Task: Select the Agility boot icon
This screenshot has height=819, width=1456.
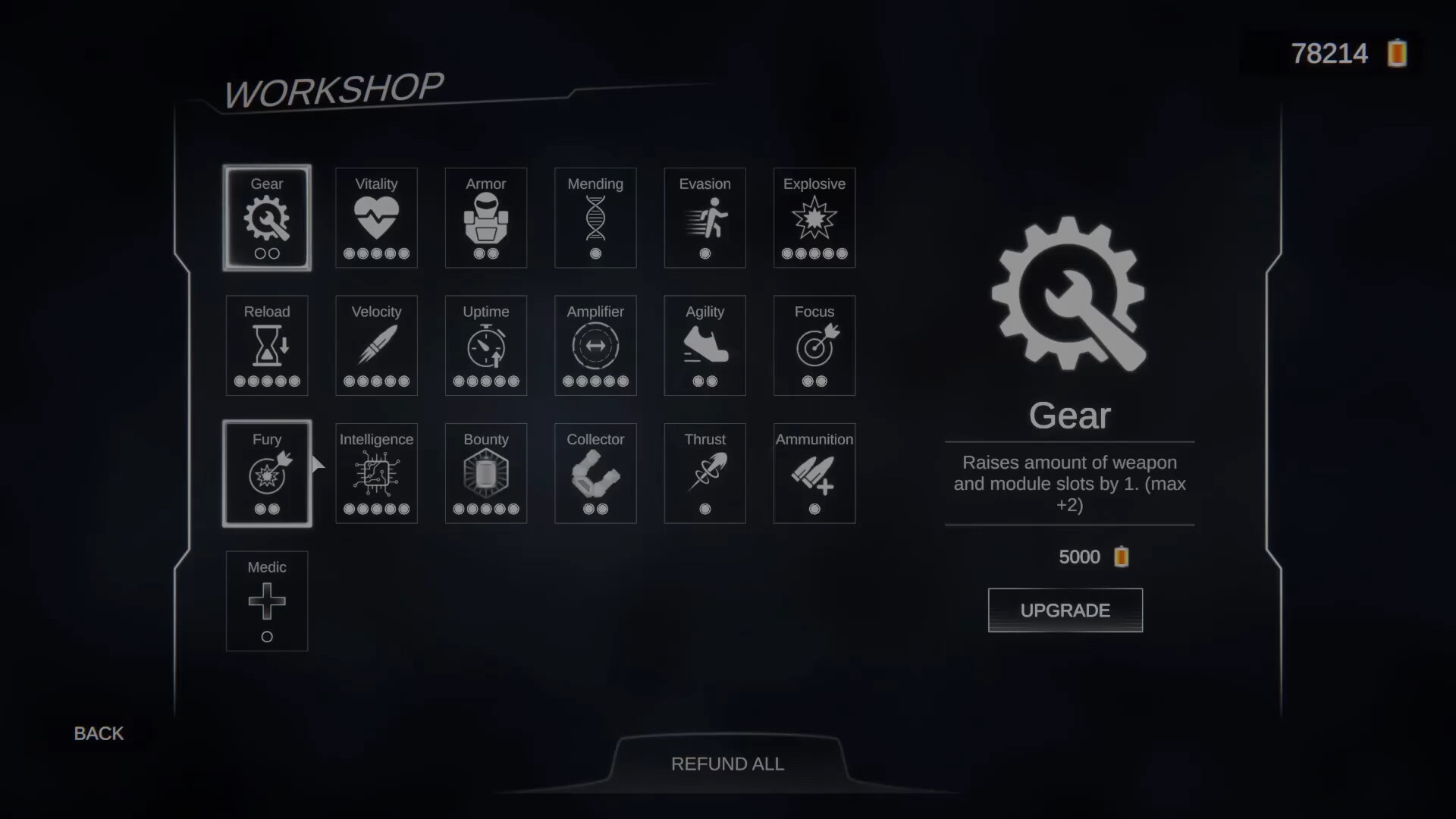Action: coord(704,345)
